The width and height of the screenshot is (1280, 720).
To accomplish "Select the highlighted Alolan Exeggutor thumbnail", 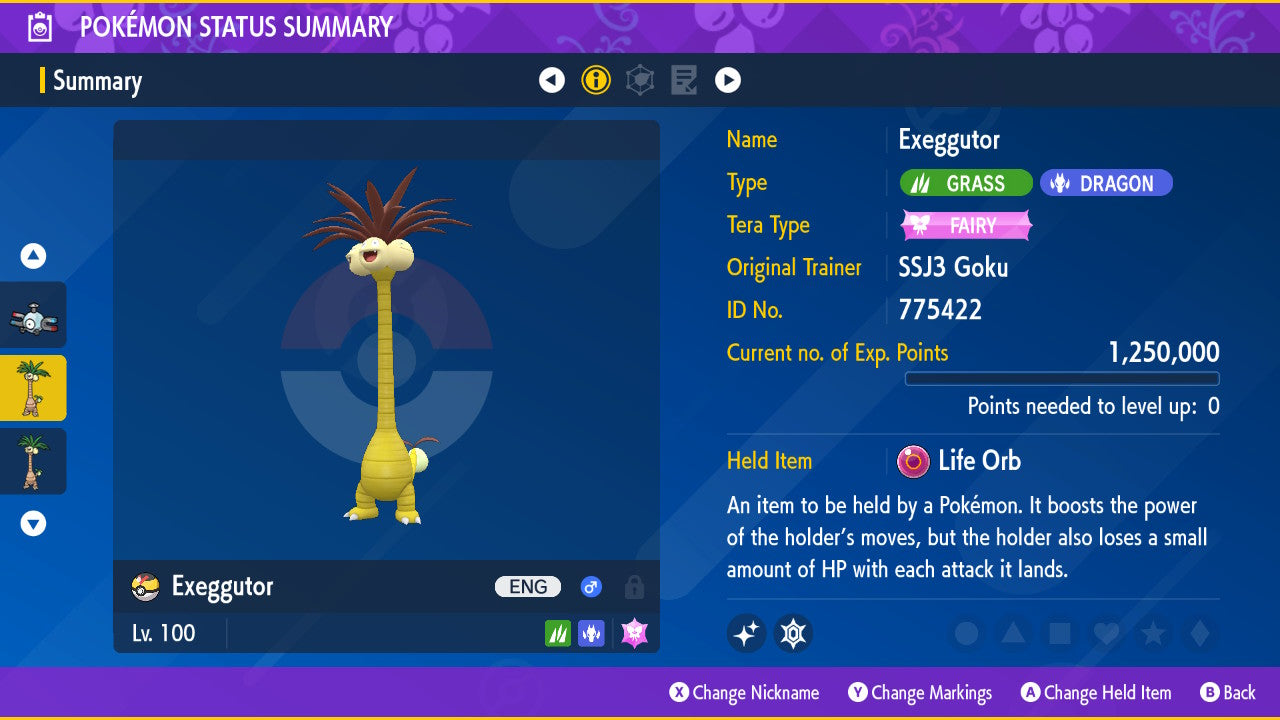I will click(x=33, y=388).
